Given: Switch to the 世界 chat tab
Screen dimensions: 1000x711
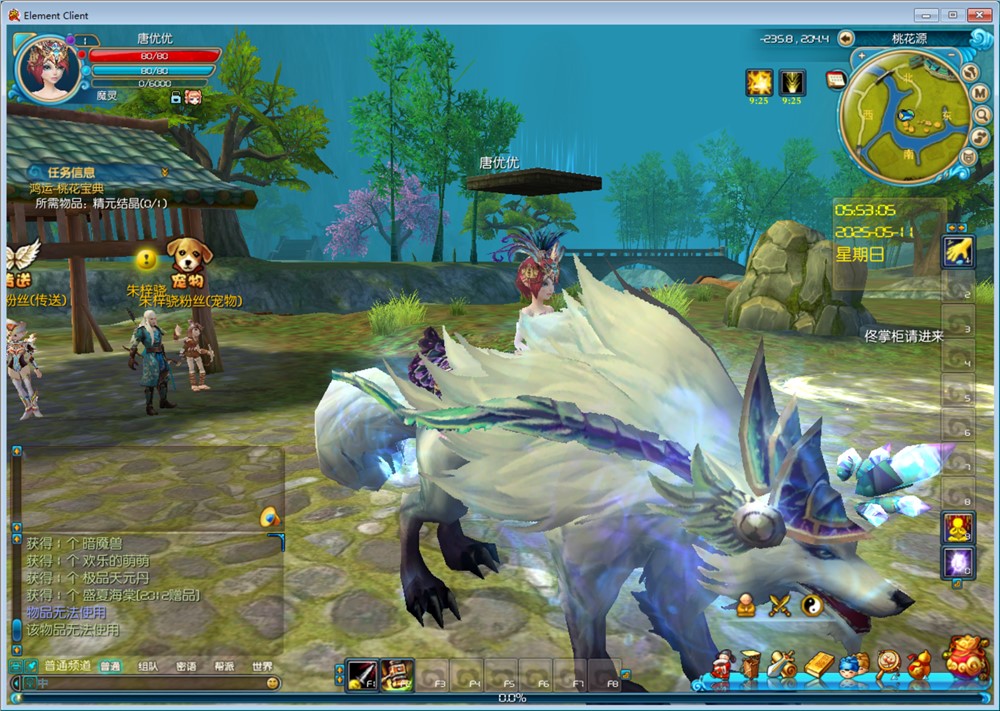Looking at the screenshot, I should click(262, 667).
